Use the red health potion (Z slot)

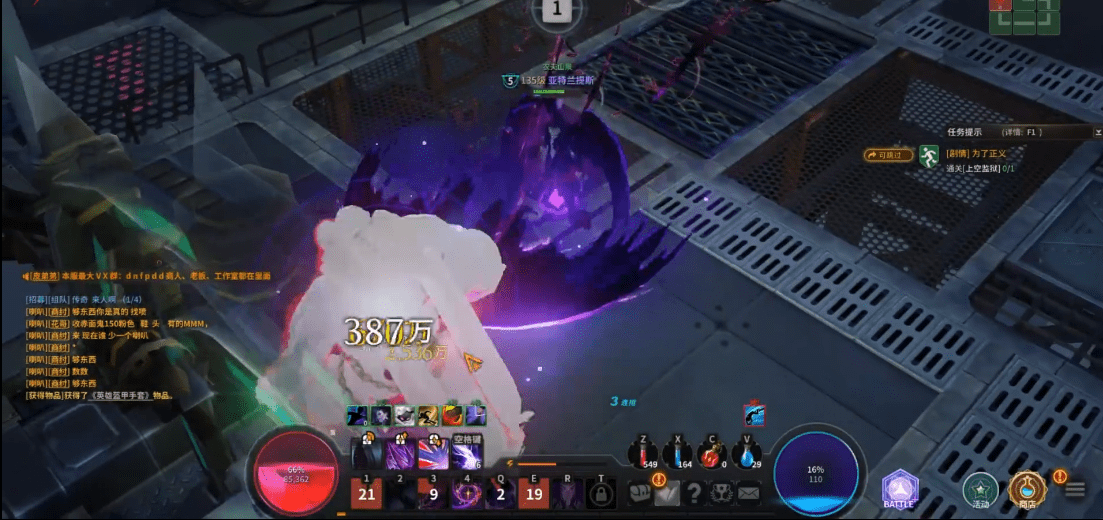(646, 455)
